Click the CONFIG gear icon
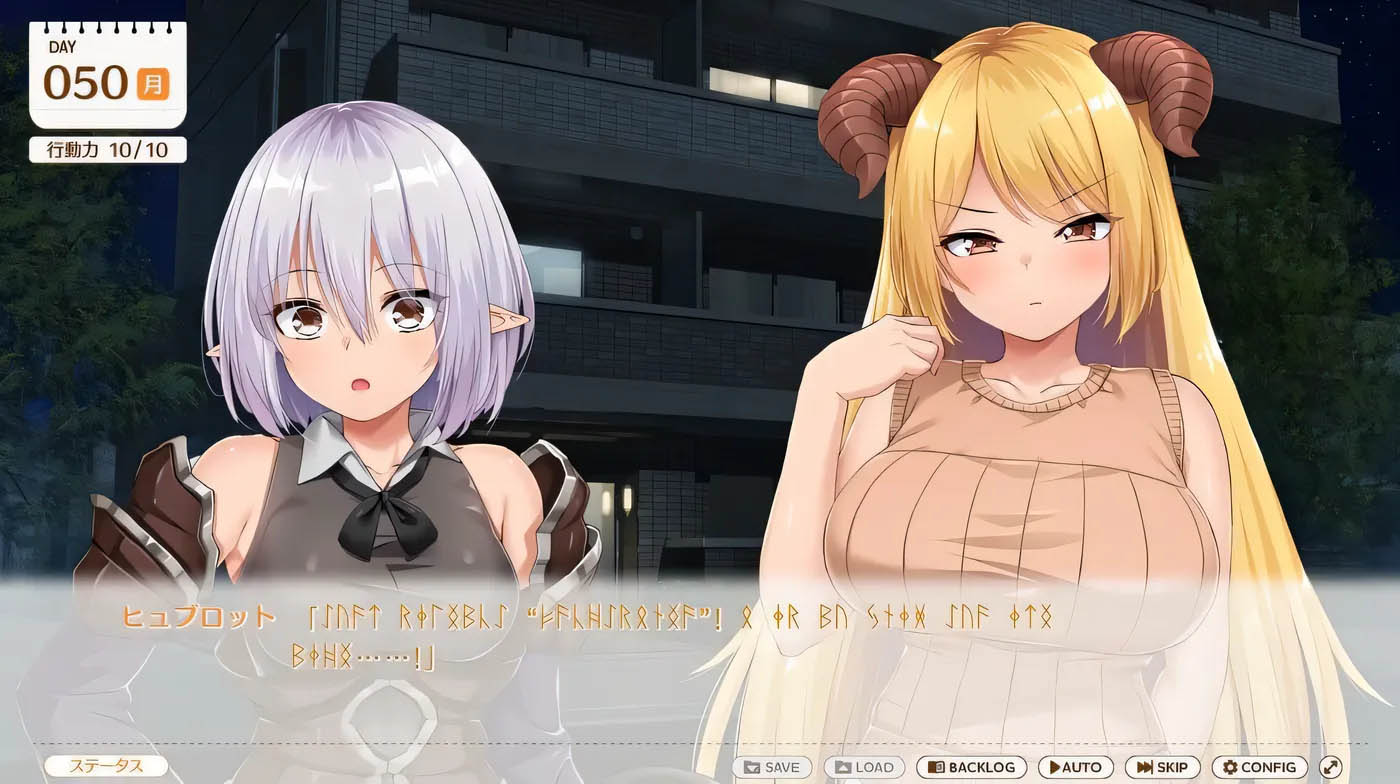 point(1229,767)
